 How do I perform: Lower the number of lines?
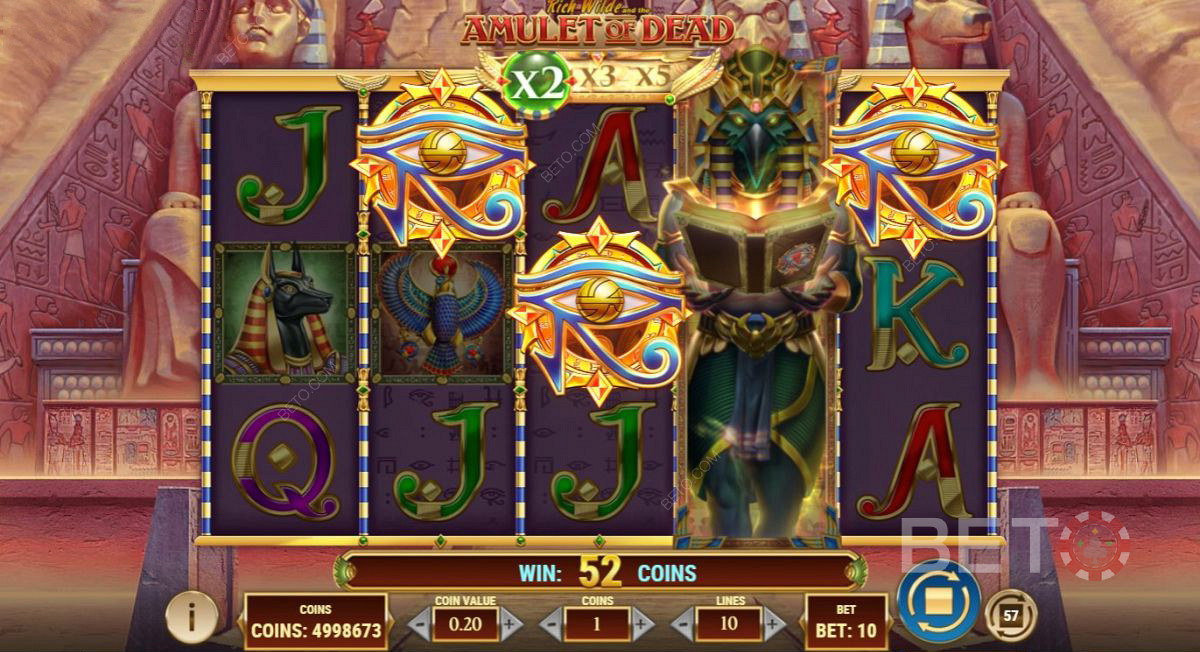(x=683, y=626)
